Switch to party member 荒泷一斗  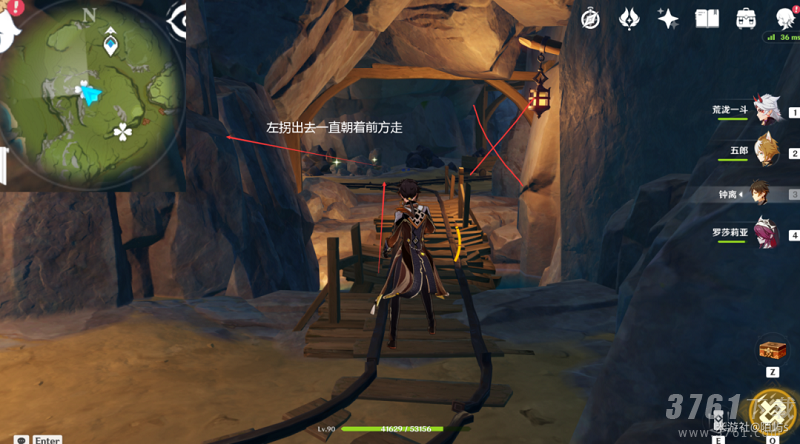(x=766, y=112)
